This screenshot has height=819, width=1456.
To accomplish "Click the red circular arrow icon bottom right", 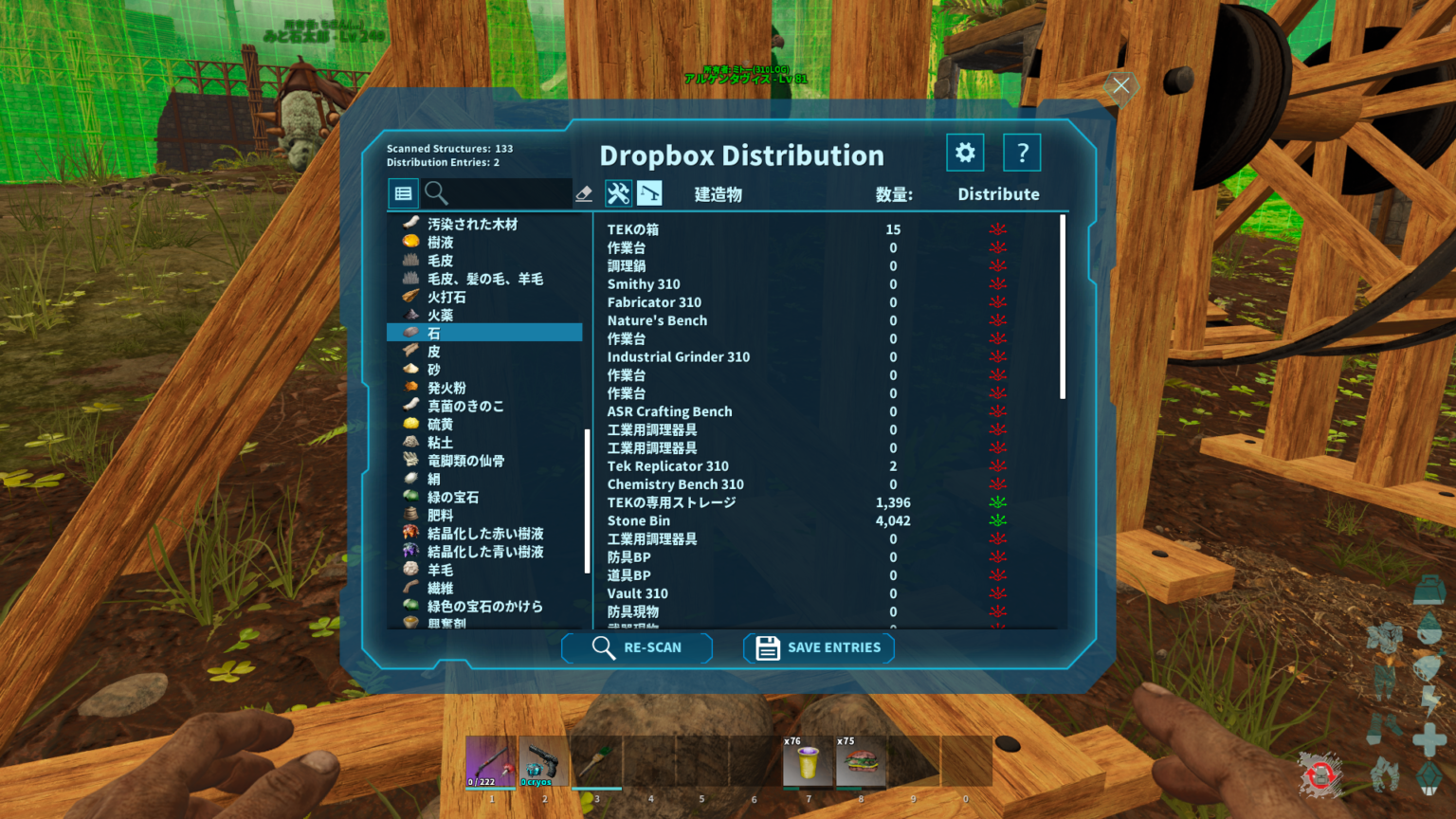I will click(x=1320, y=773).
